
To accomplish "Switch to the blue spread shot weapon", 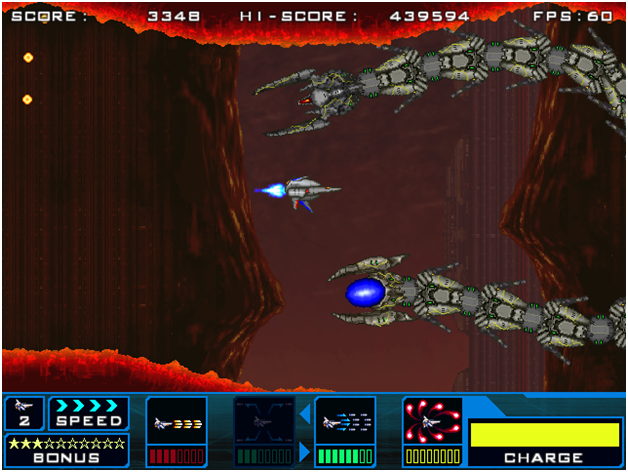I will coord(345,423).
